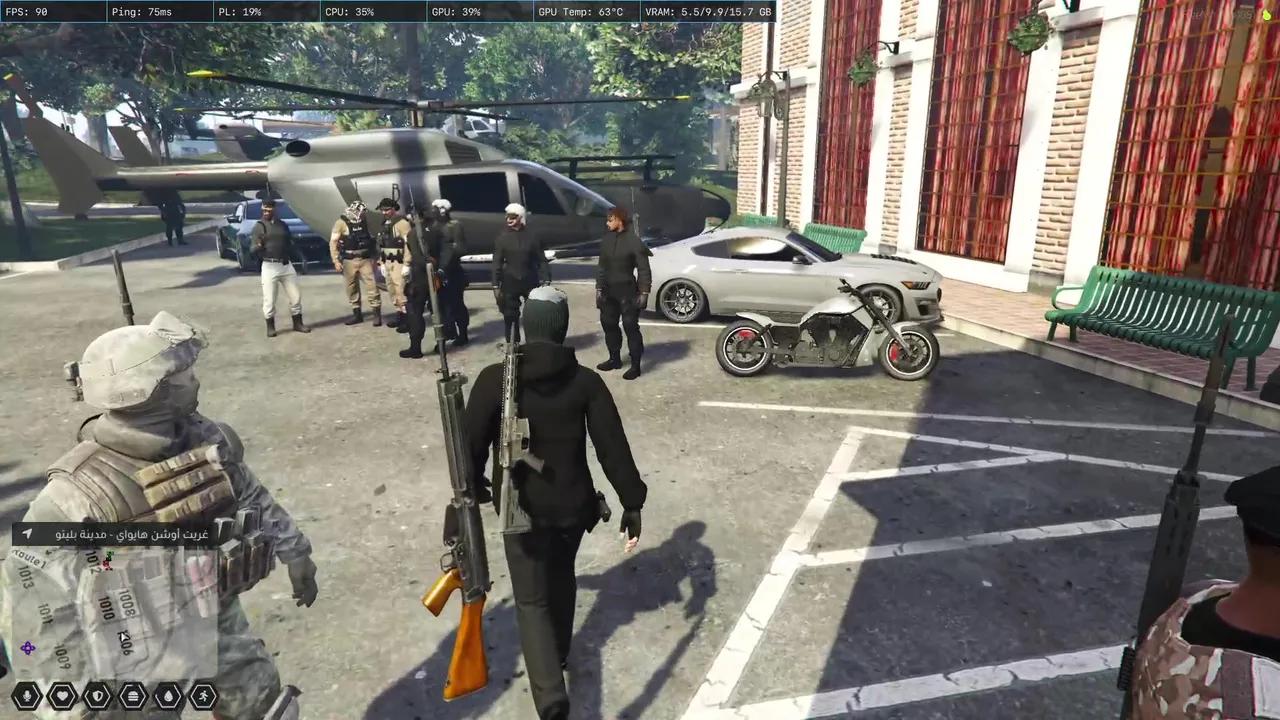Click the burger hunger status icon
This screenshot has width=1280, height=720.
point(132,695)
